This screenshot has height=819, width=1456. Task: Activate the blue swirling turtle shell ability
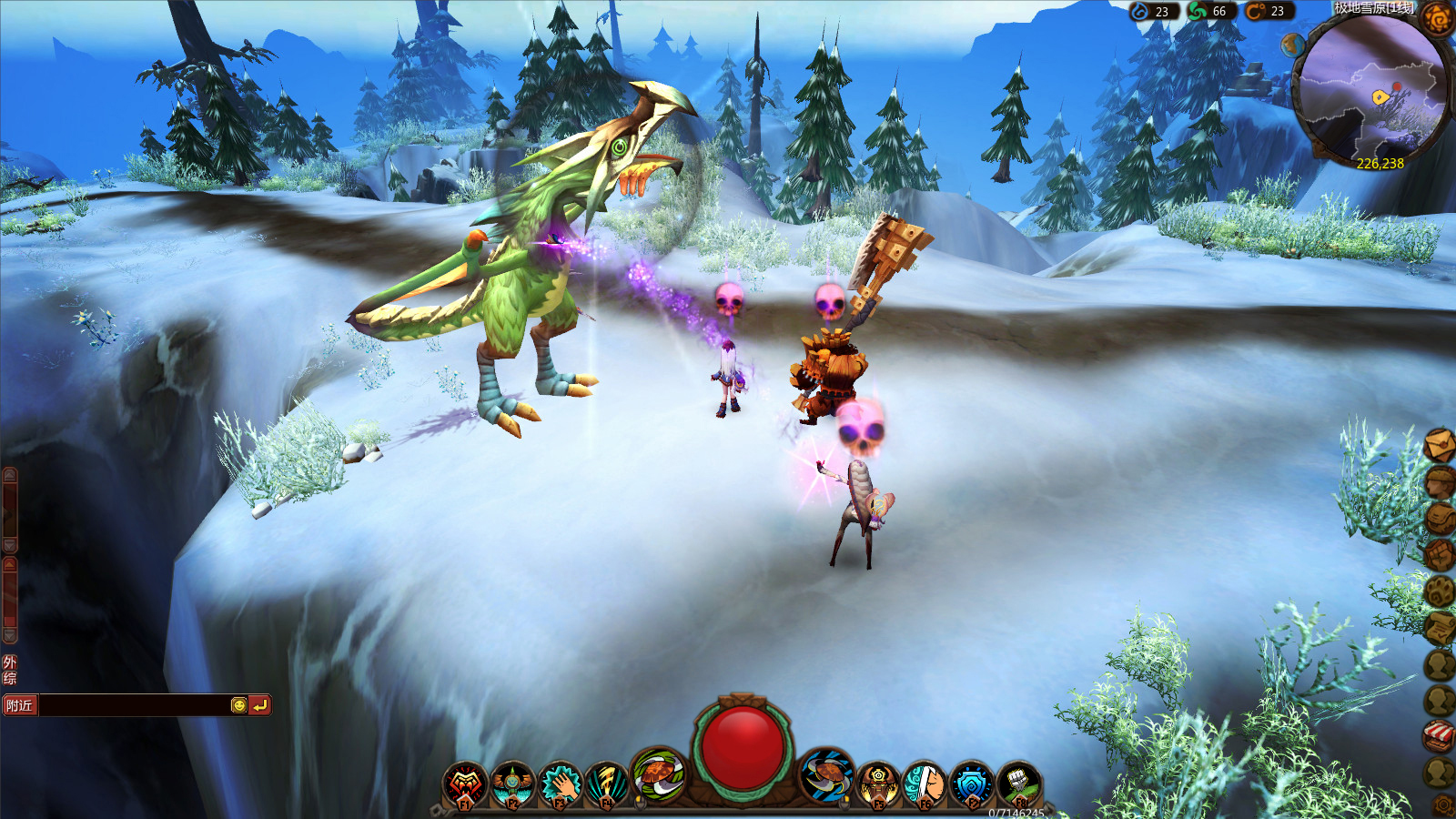coord(826,775)
